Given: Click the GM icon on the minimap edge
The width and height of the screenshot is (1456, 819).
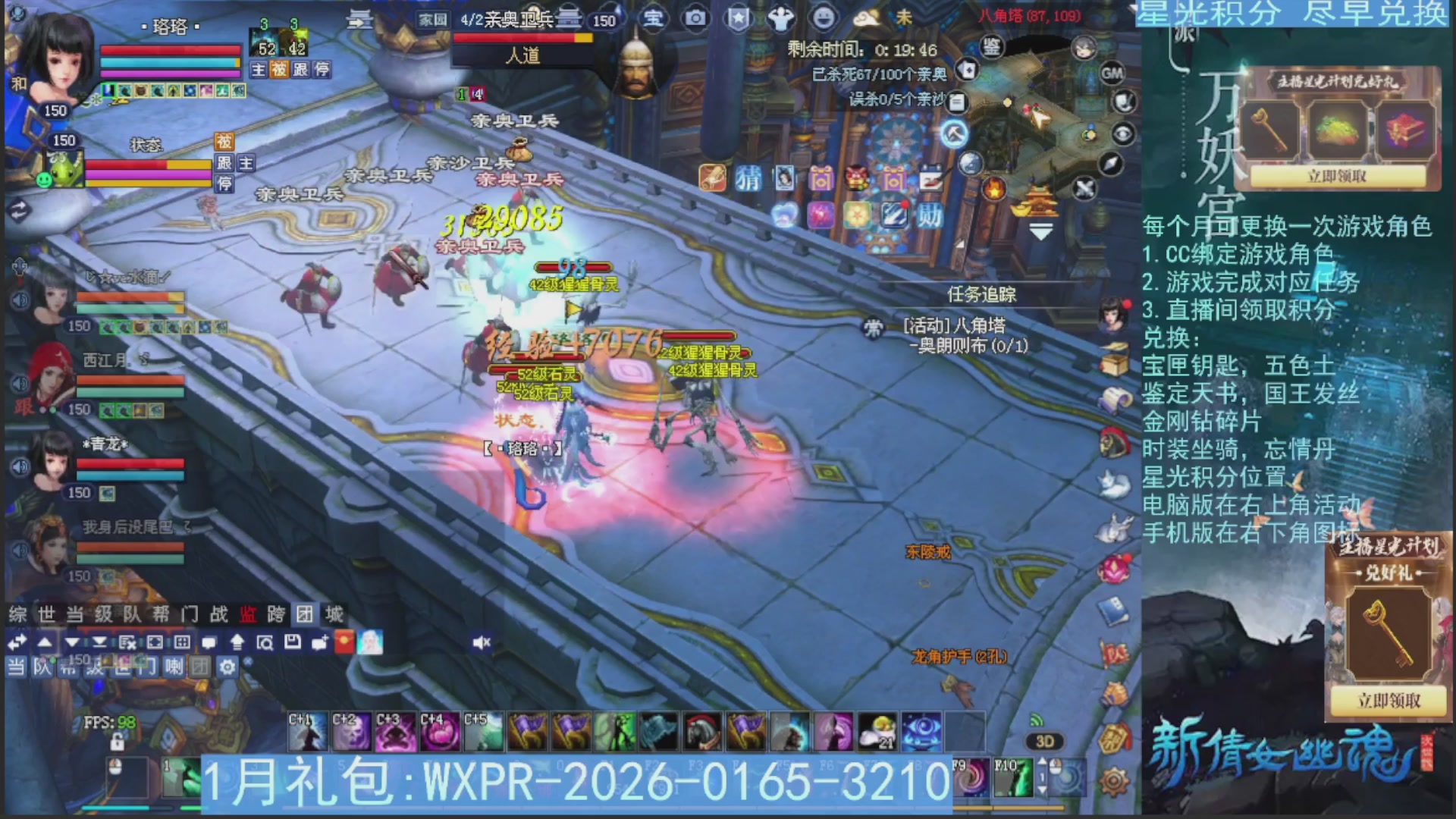Looking at the screenshot, I should coord(1111,74).
